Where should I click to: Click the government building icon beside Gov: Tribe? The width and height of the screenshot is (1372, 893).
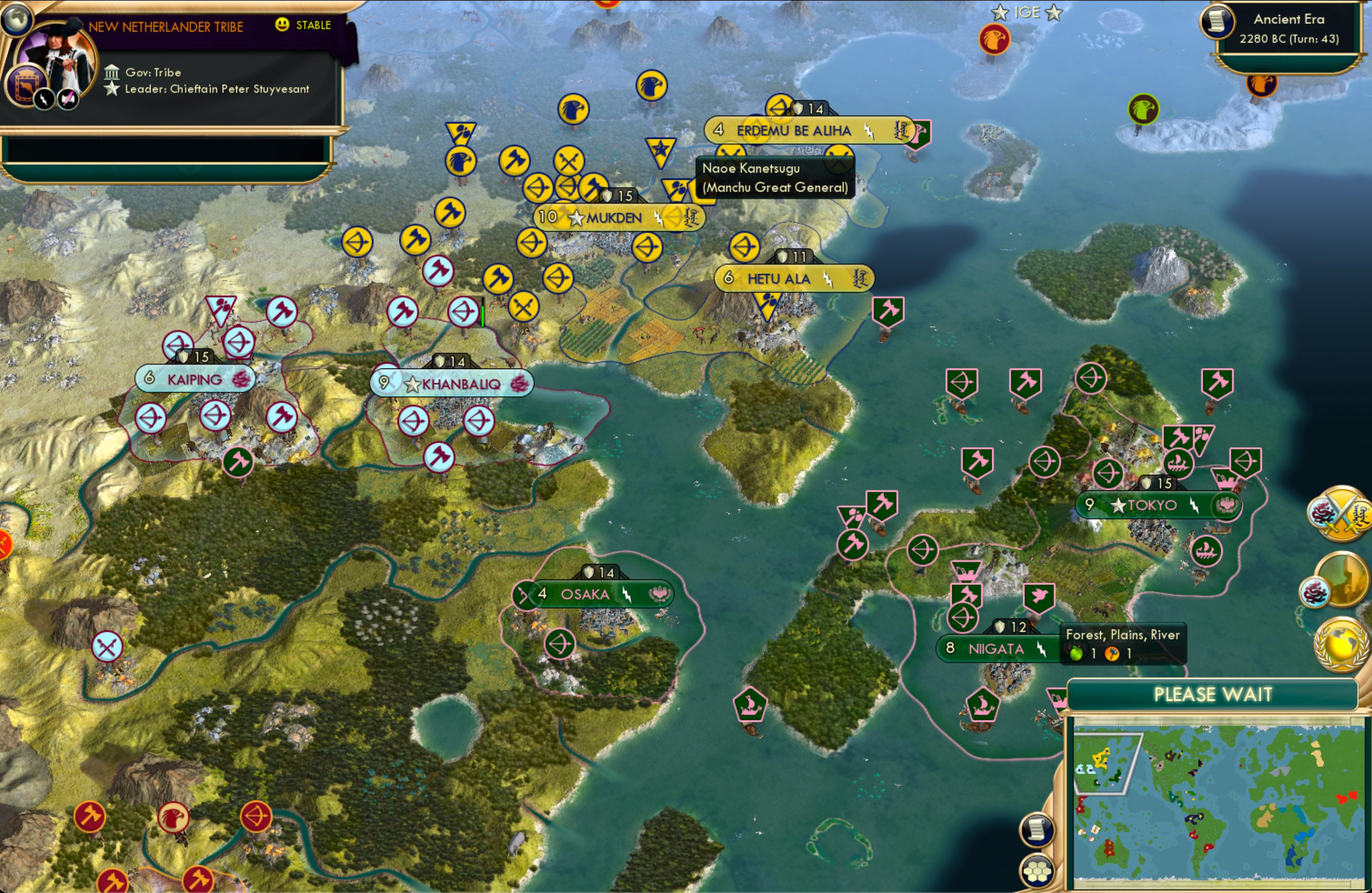pyautogui.click(x=112, y=72)
